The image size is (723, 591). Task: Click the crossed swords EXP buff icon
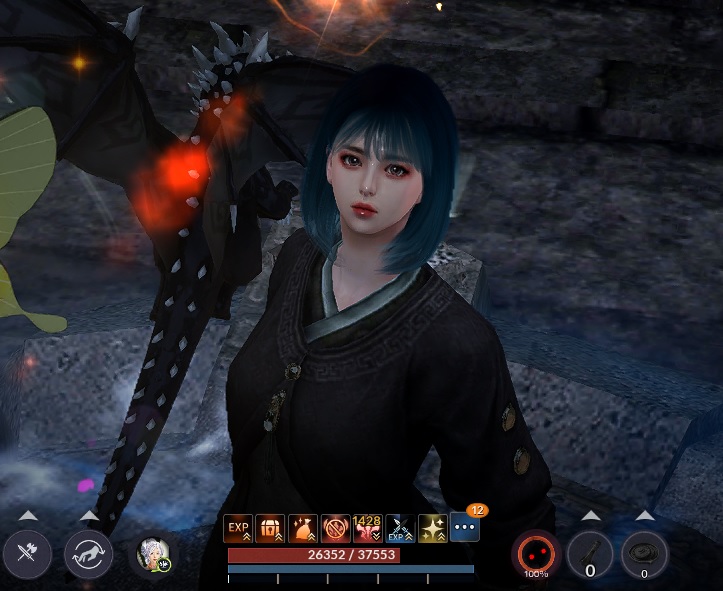pyautogui.click(x=400, y=527)
